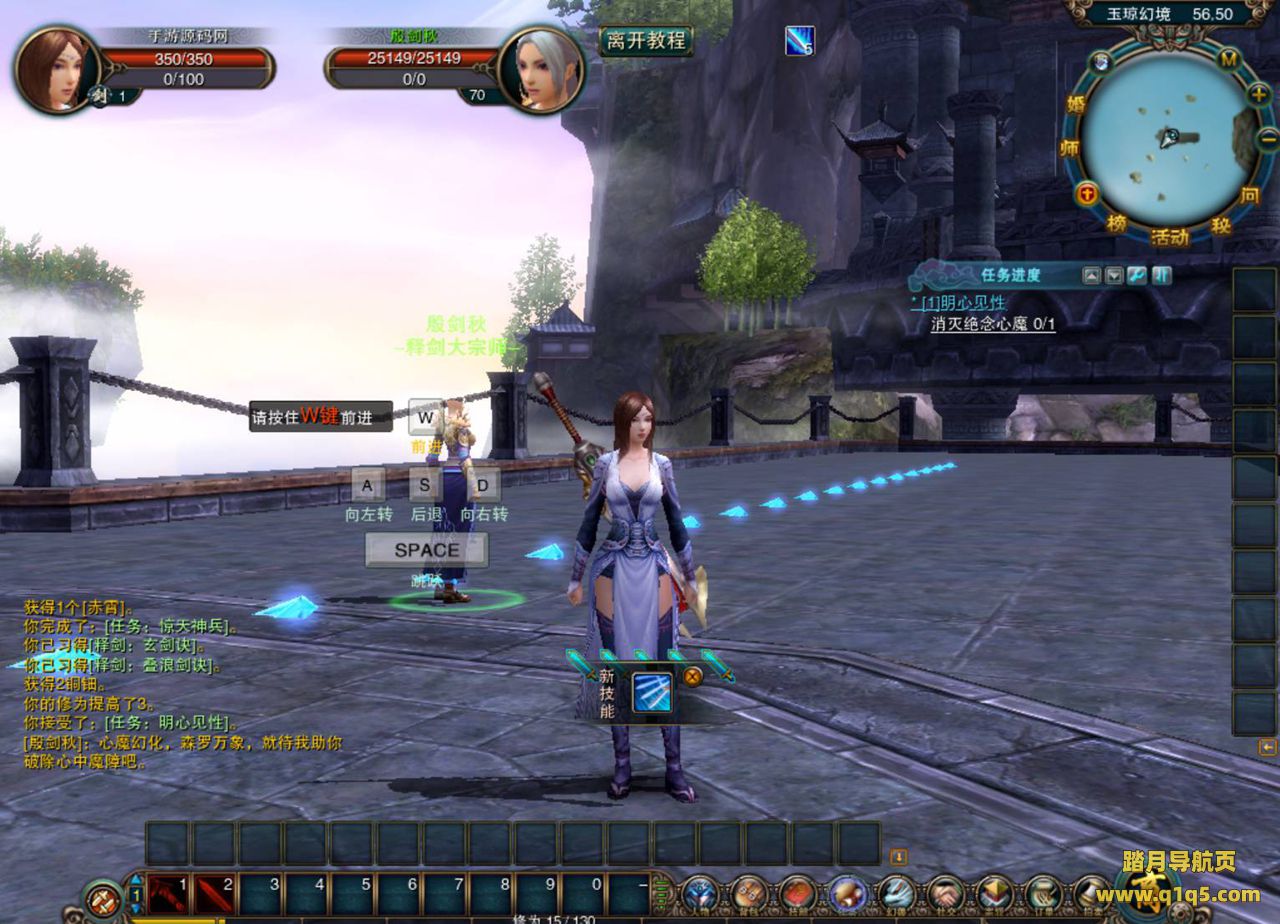
Task: Open the 榜 rankings button
Action: pos(1116,223)
